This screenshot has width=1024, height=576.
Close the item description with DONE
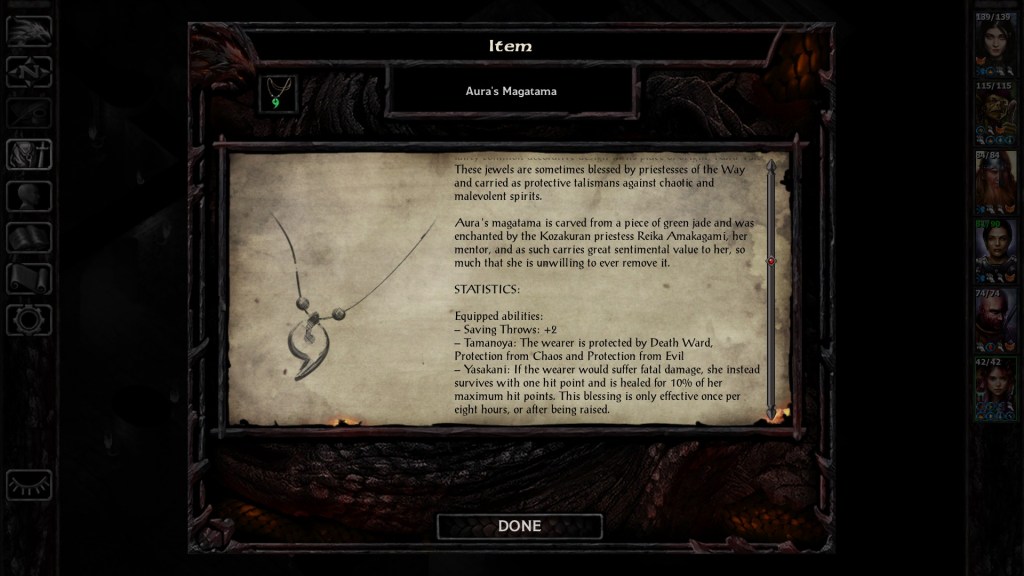pos(519,526)
